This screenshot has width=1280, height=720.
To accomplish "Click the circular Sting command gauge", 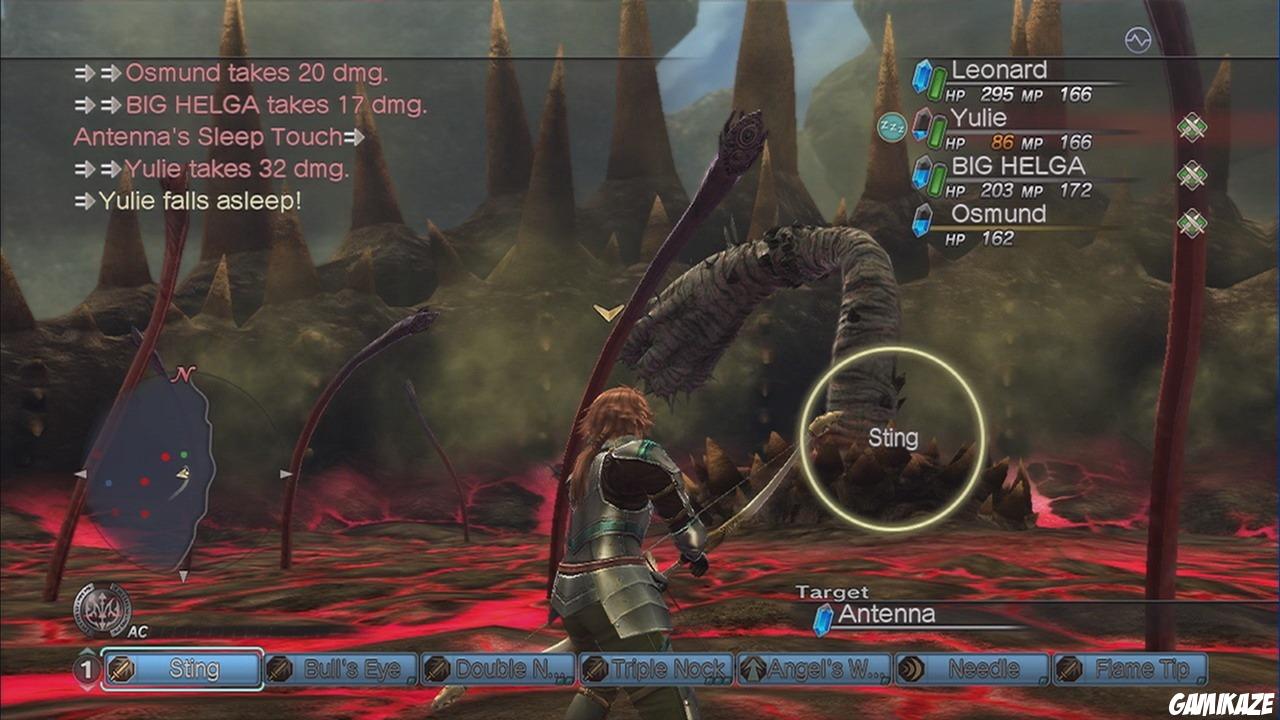I will tap(892, 438).
